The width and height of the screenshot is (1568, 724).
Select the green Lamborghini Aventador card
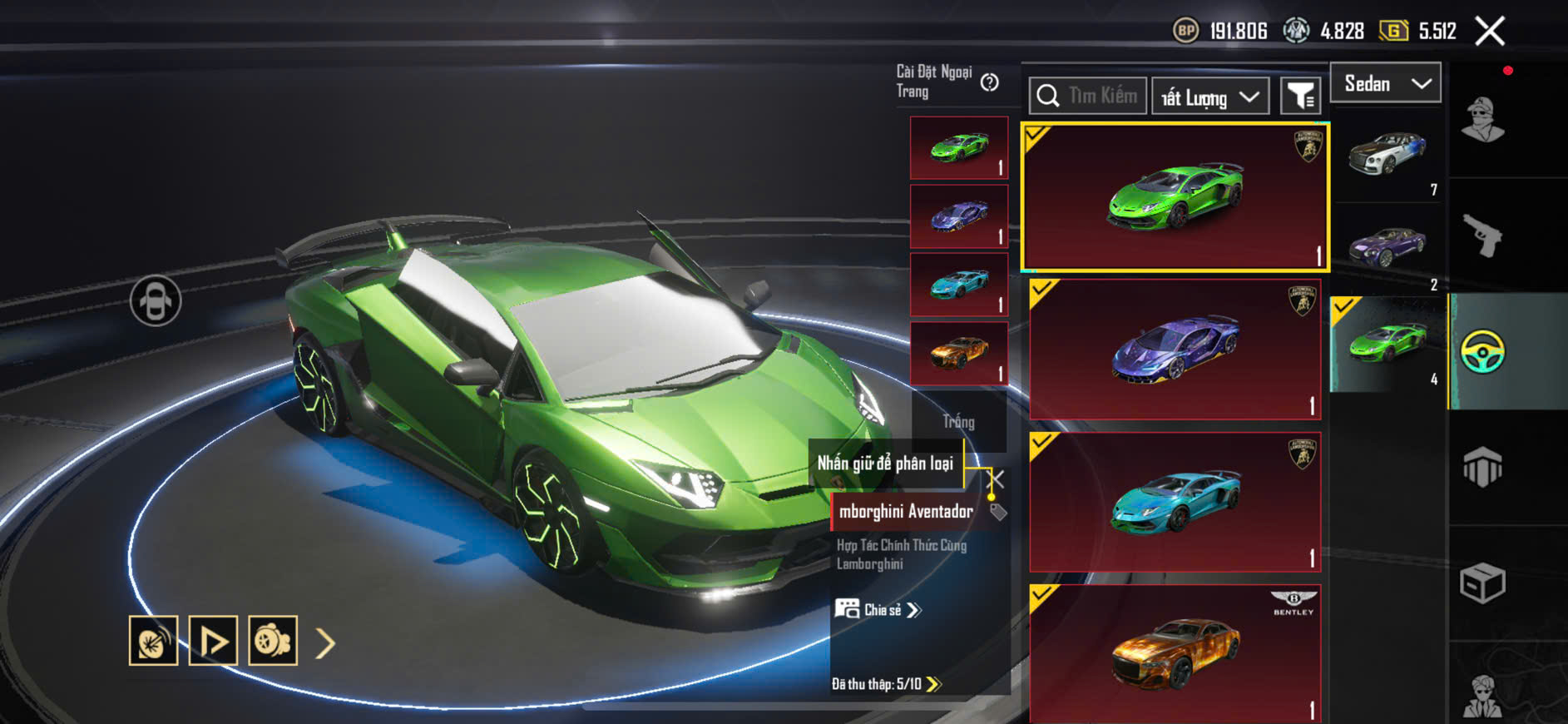point(1175,197)
